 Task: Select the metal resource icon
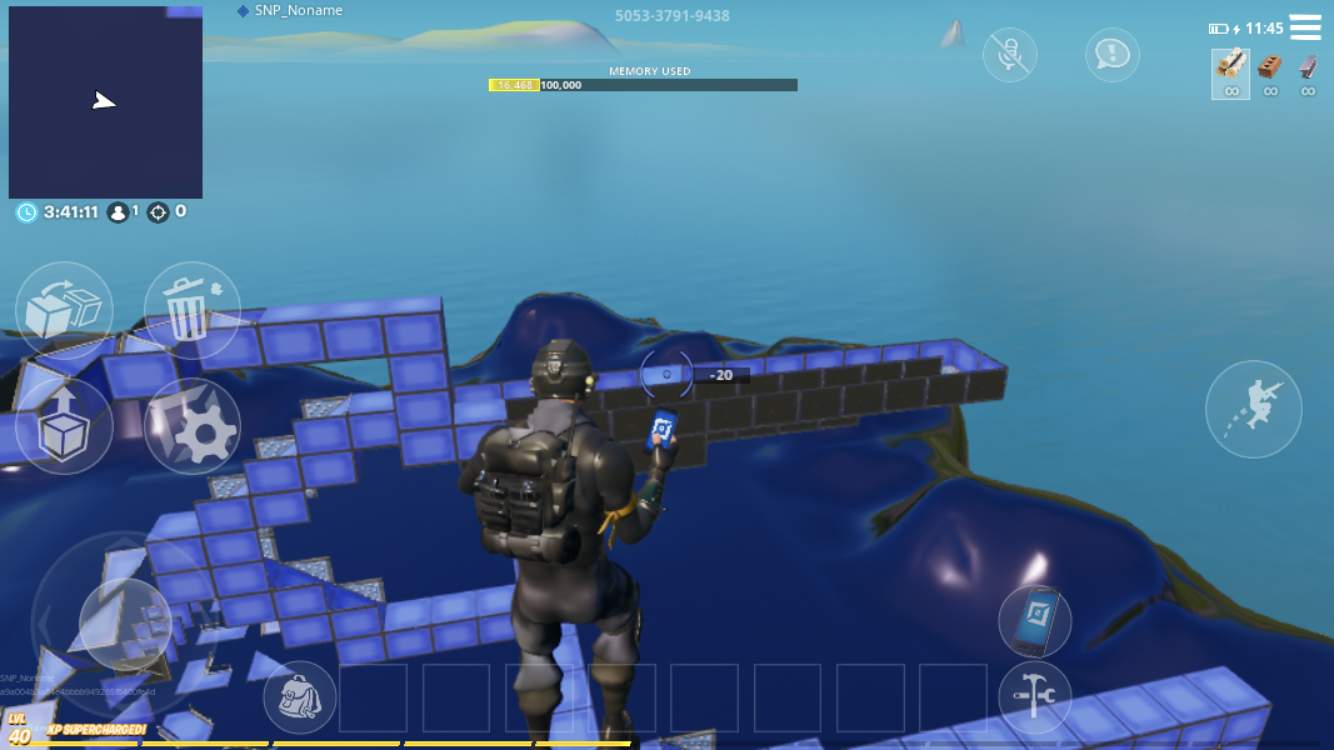tap(1307, 75)
